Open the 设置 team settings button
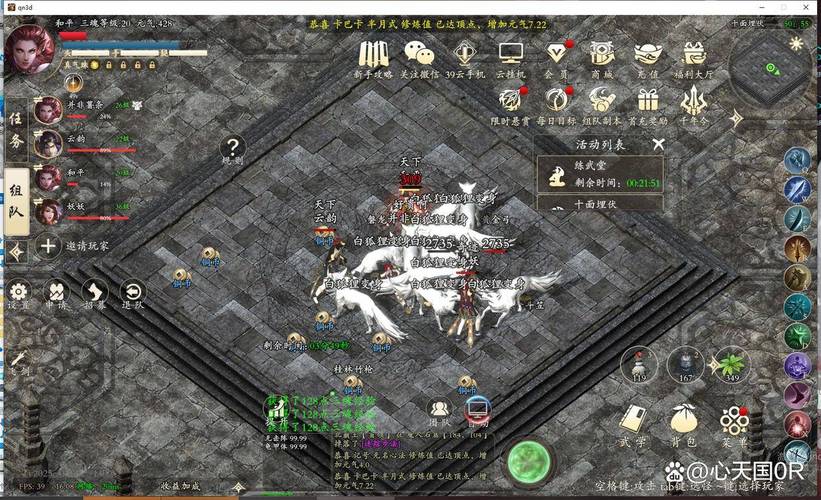Screen dimensions: 821x500 19,292
